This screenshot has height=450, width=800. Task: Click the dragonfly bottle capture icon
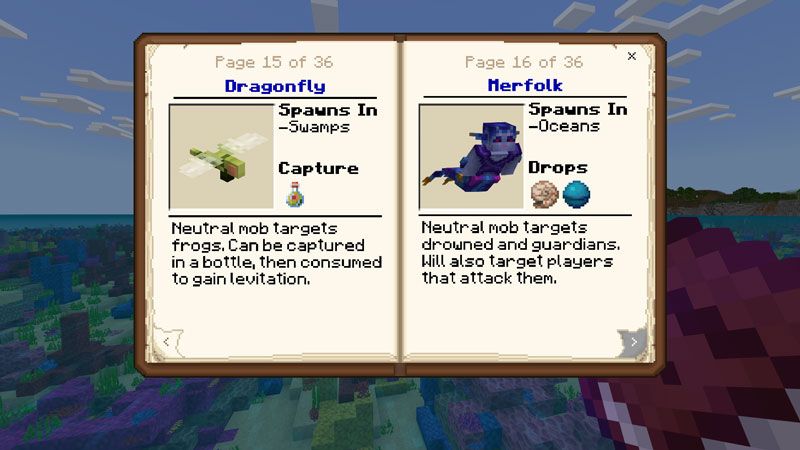pos(294,194)
